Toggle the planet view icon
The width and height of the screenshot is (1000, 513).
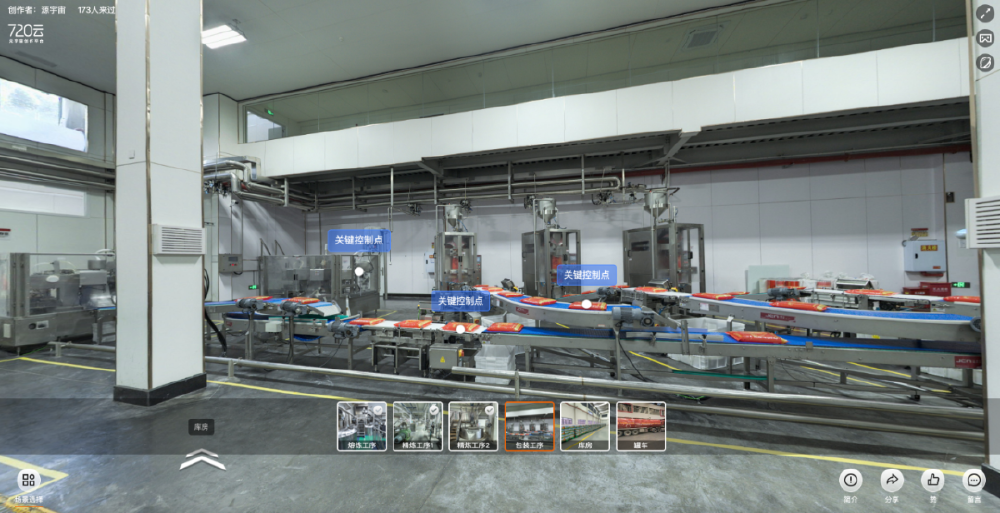(x=985, y=62)
